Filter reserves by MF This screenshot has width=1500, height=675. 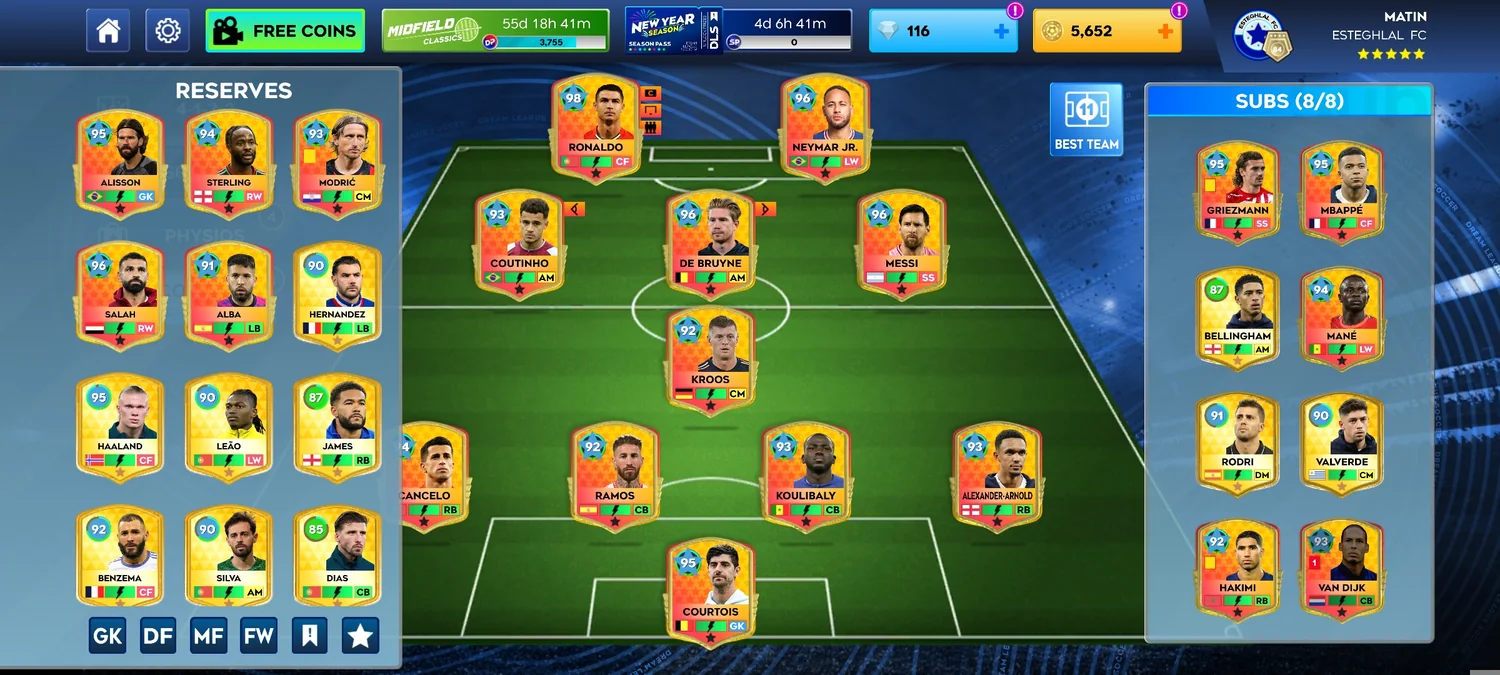click(x=208, y=635)
